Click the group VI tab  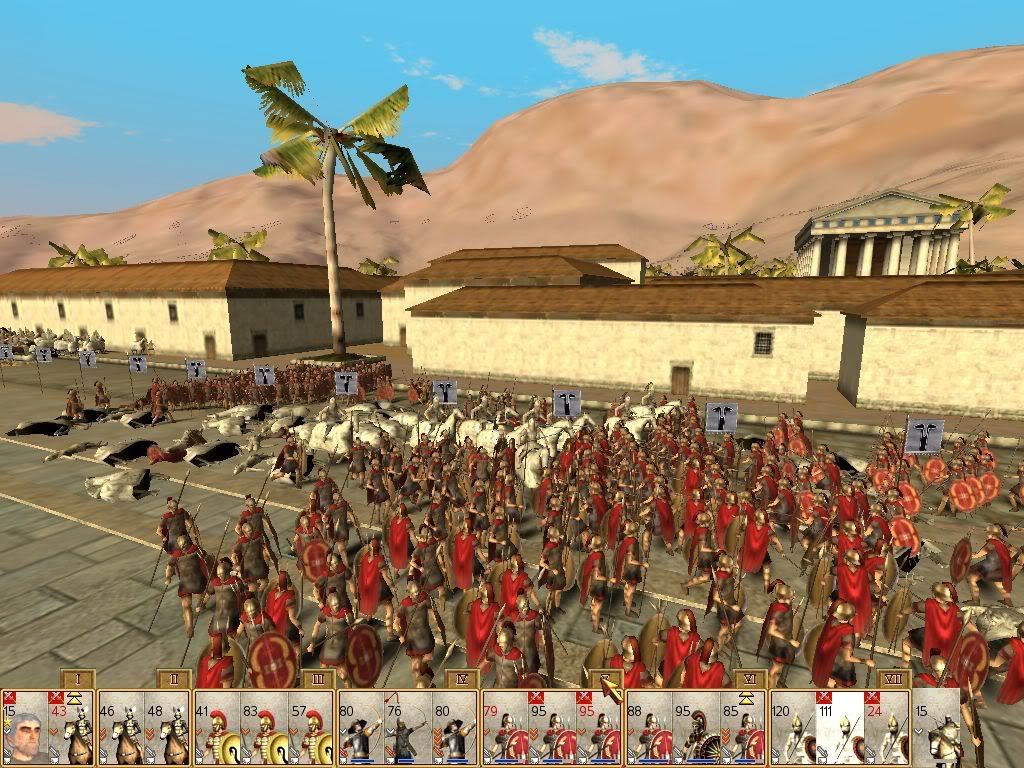[749, 679]
